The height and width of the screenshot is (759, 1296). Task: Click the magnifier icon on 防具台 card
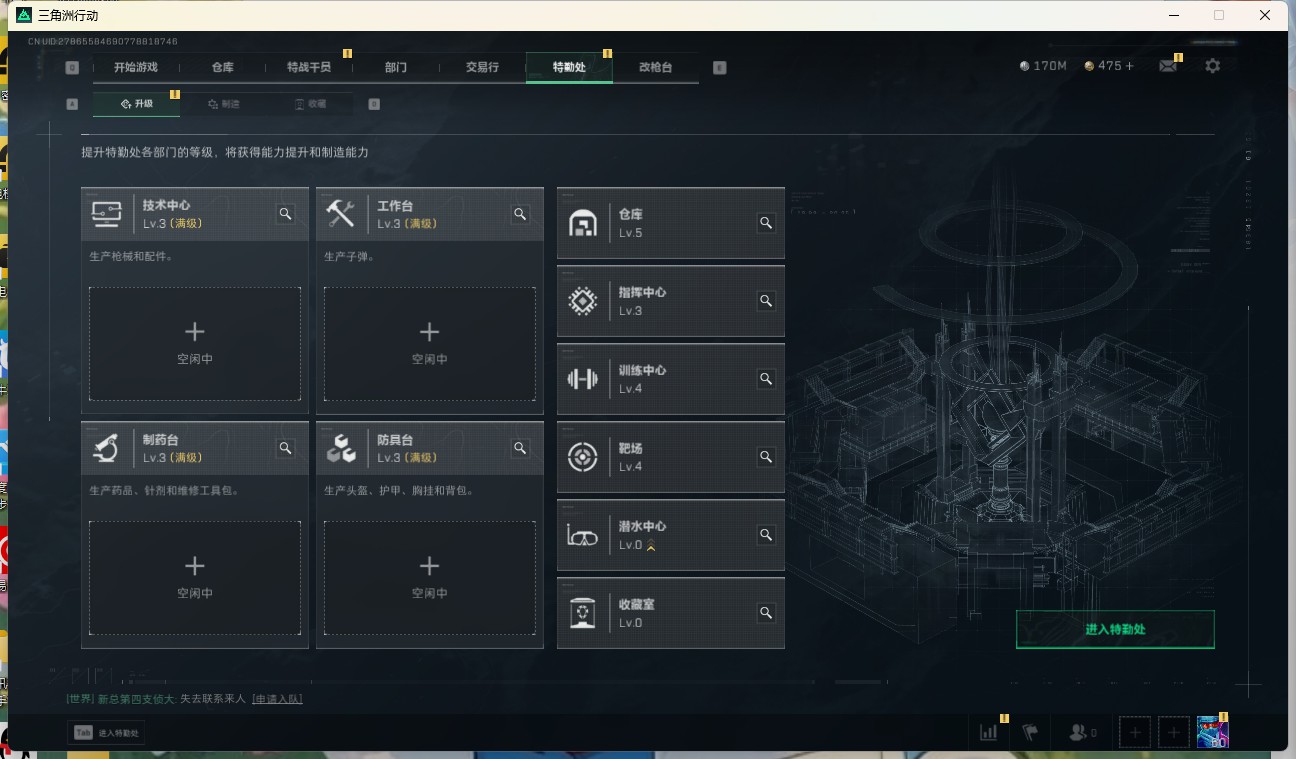click(x=520, y=448)
